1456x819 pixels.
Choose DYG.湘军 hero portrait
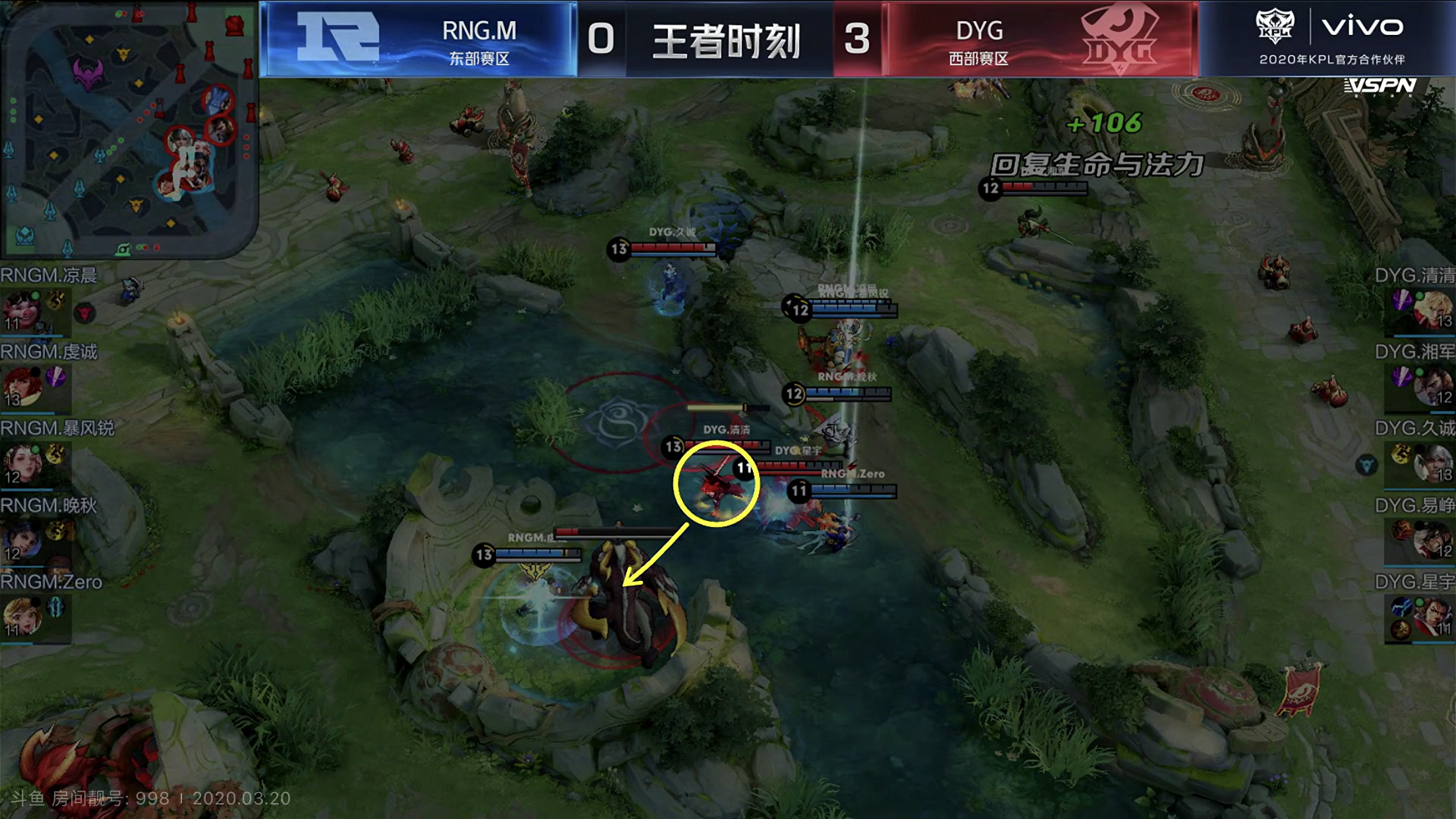(x=1432, y=386)
